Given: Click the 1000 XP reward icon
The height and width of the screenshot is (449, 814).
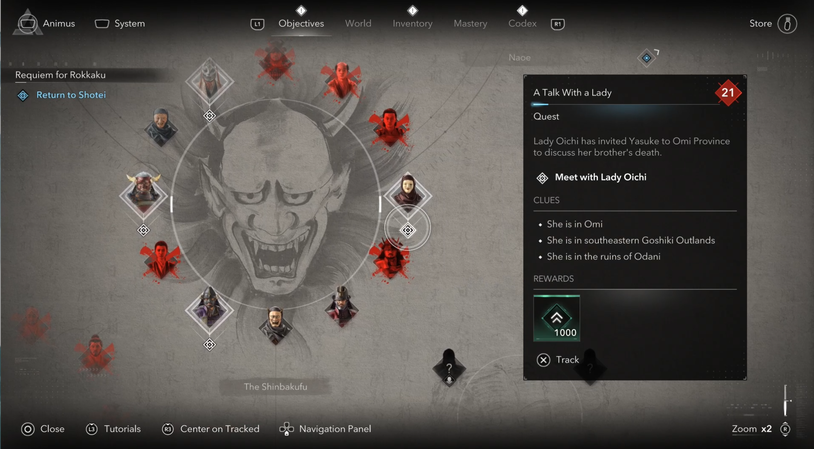Looking at the screenshot, I should 557,317.
